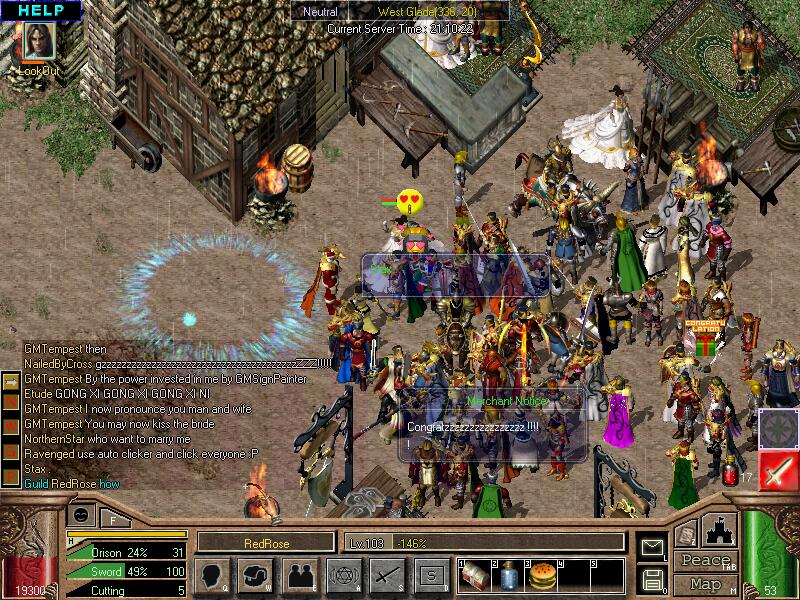The image size is (800, 600).
Task: Use the blue potion in the hotbar
Action: click(x=507, y=574)
